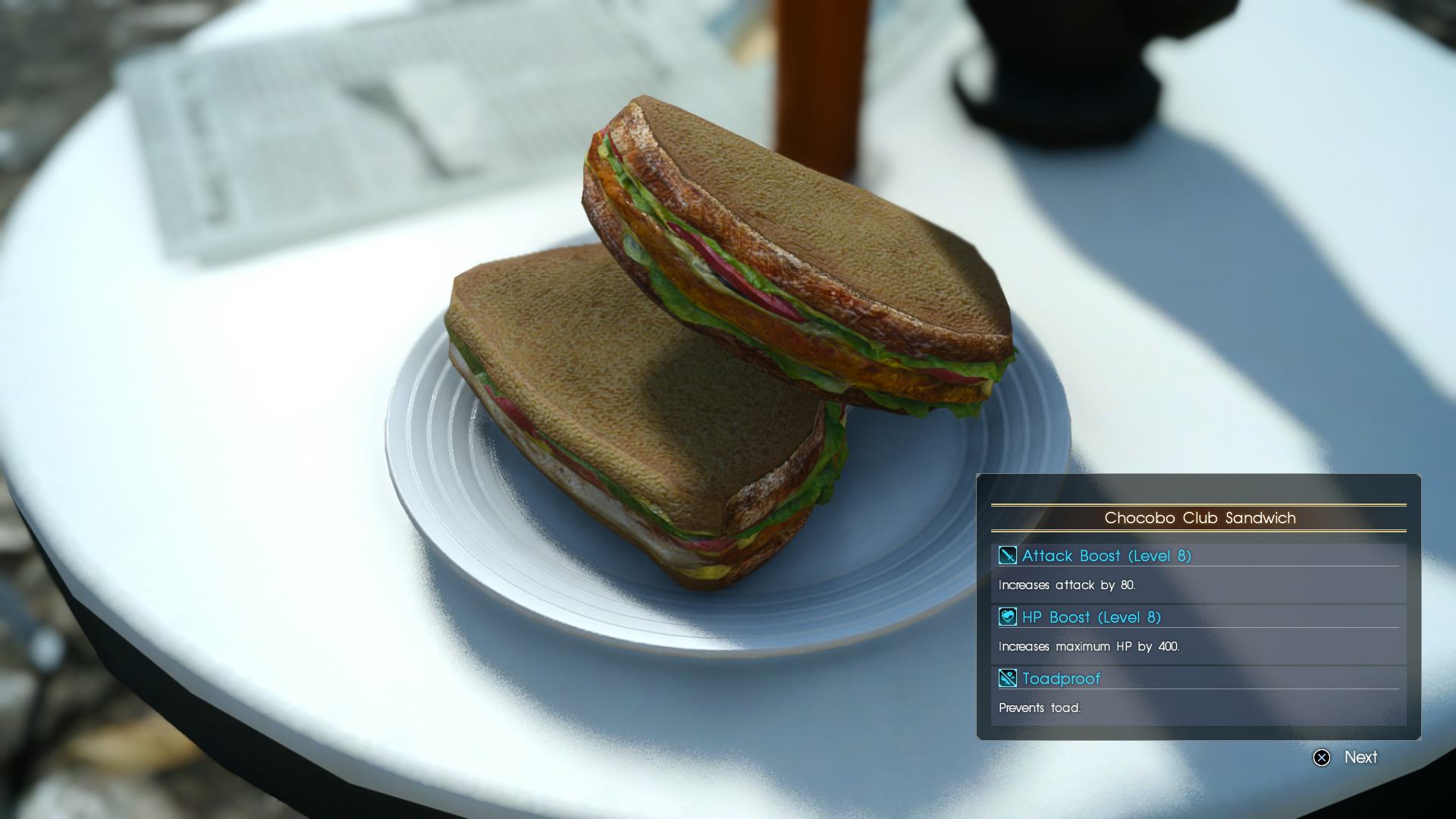Click the text Increases attack by 80

tap(1067, 585)
